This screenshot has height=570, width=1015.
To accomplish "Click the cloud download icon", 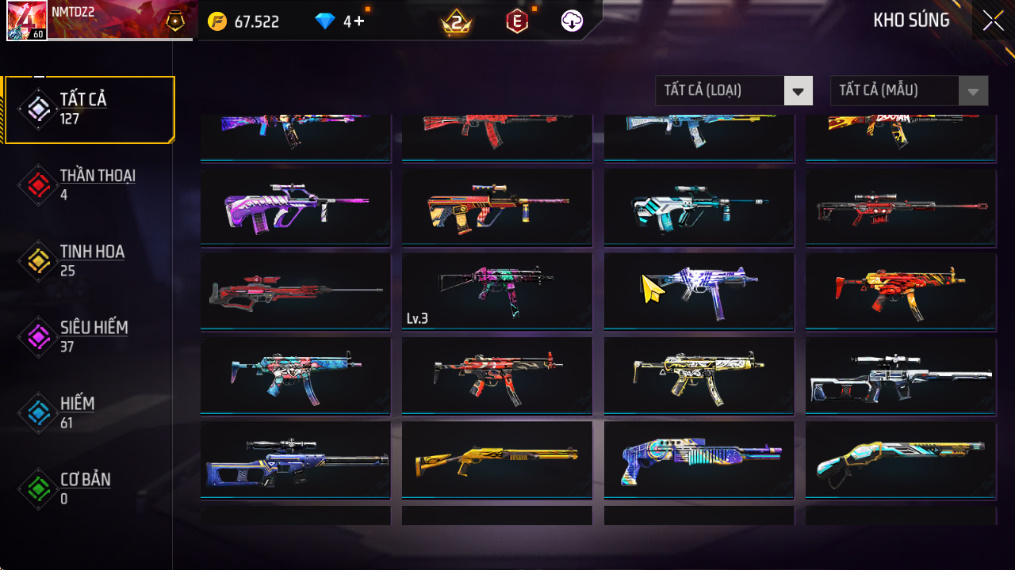I will 571,21.
